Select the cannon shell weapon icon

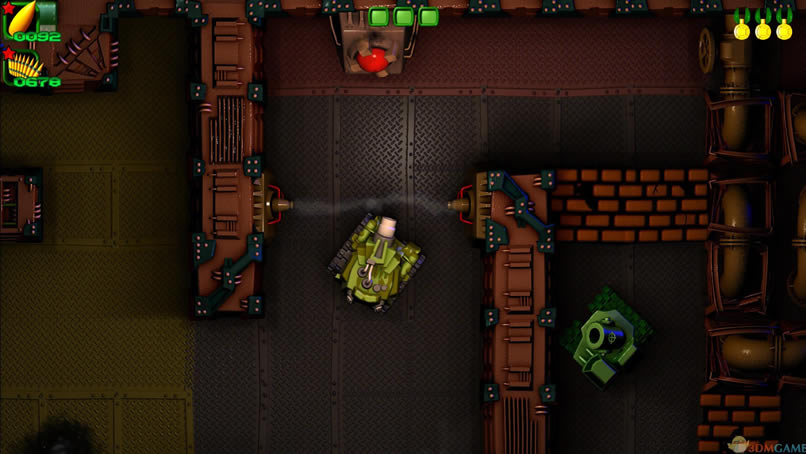pos(20,17)
